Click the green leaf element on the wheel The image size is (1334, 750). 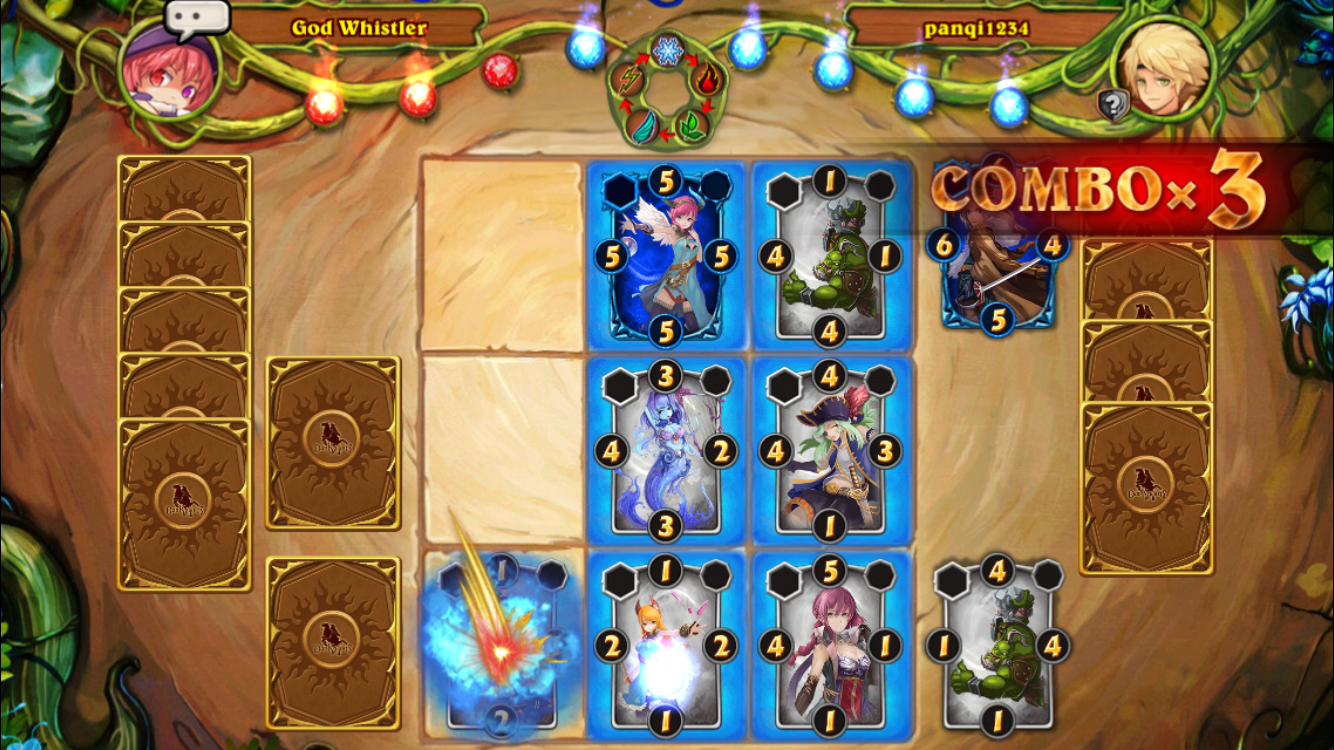click(x=692, y=125)
